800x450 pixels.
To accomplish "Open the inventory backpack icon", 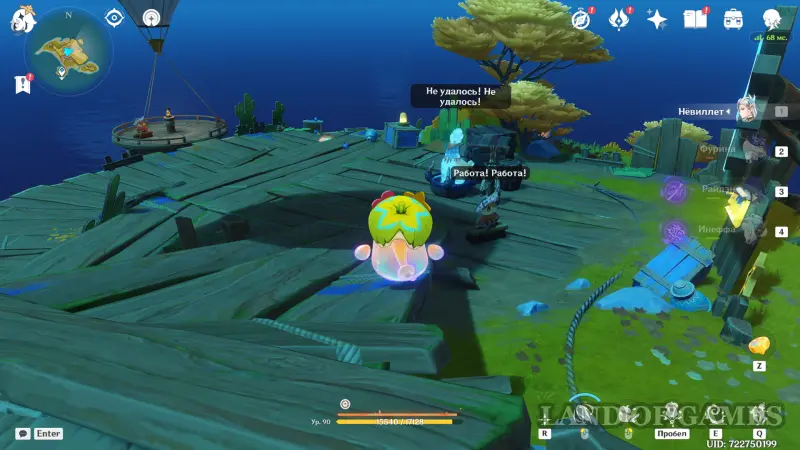I will coord(733,19).
